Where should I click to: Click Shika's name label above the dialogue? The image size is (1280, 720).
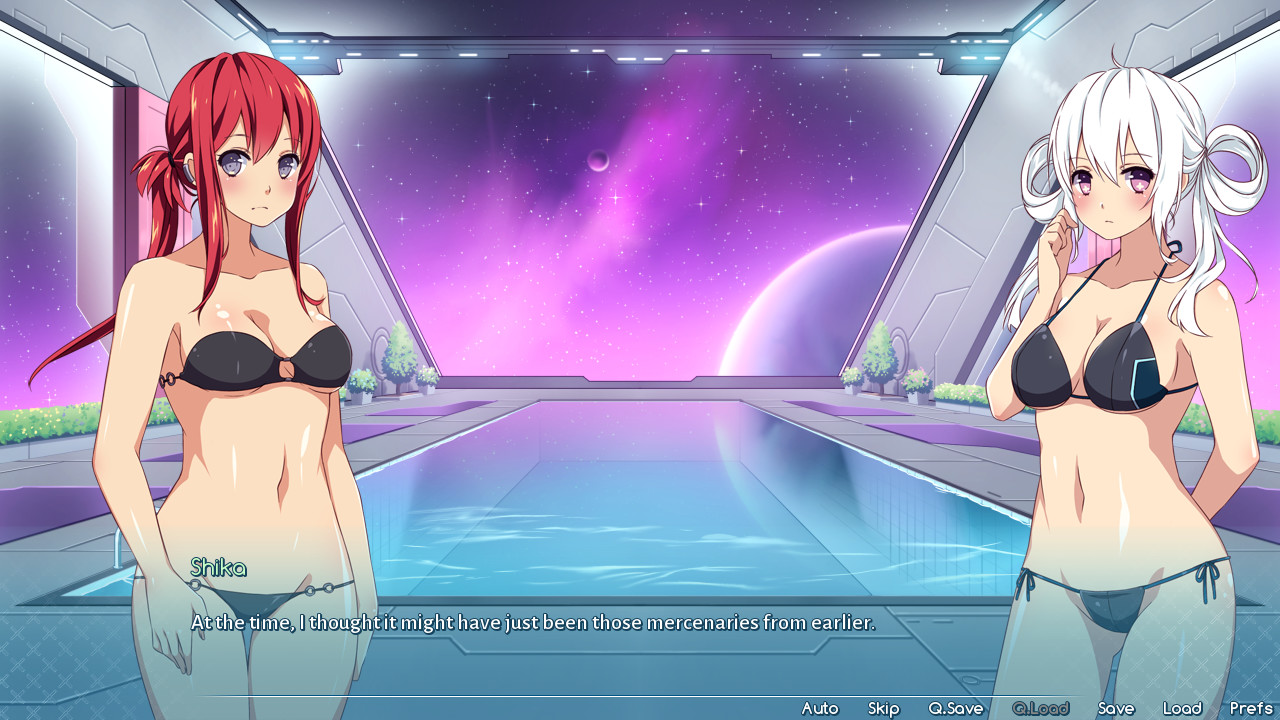216,568
